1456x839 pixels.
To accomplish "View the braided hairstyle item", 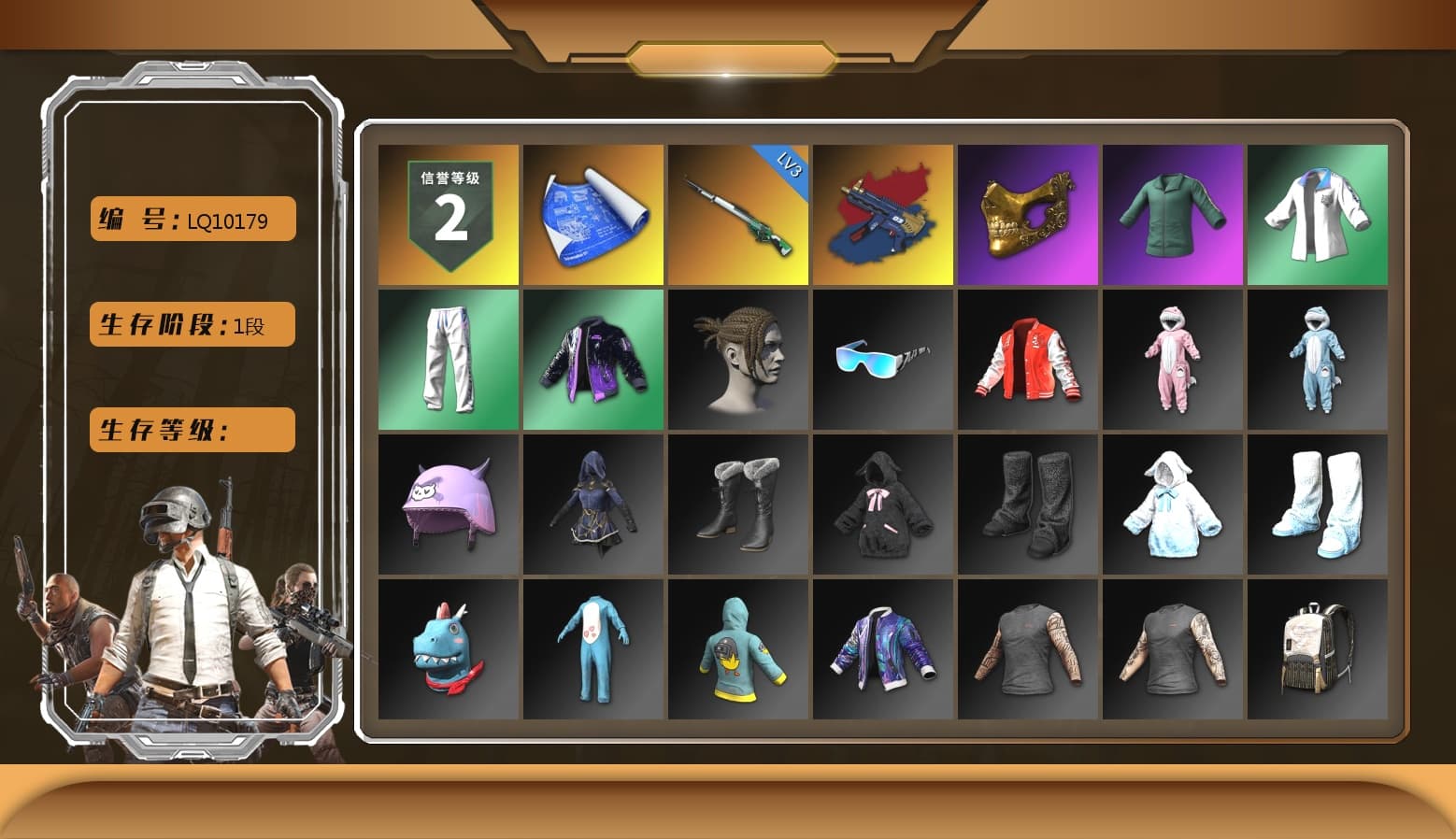I will pyautogui.click(x=737, y=359).
